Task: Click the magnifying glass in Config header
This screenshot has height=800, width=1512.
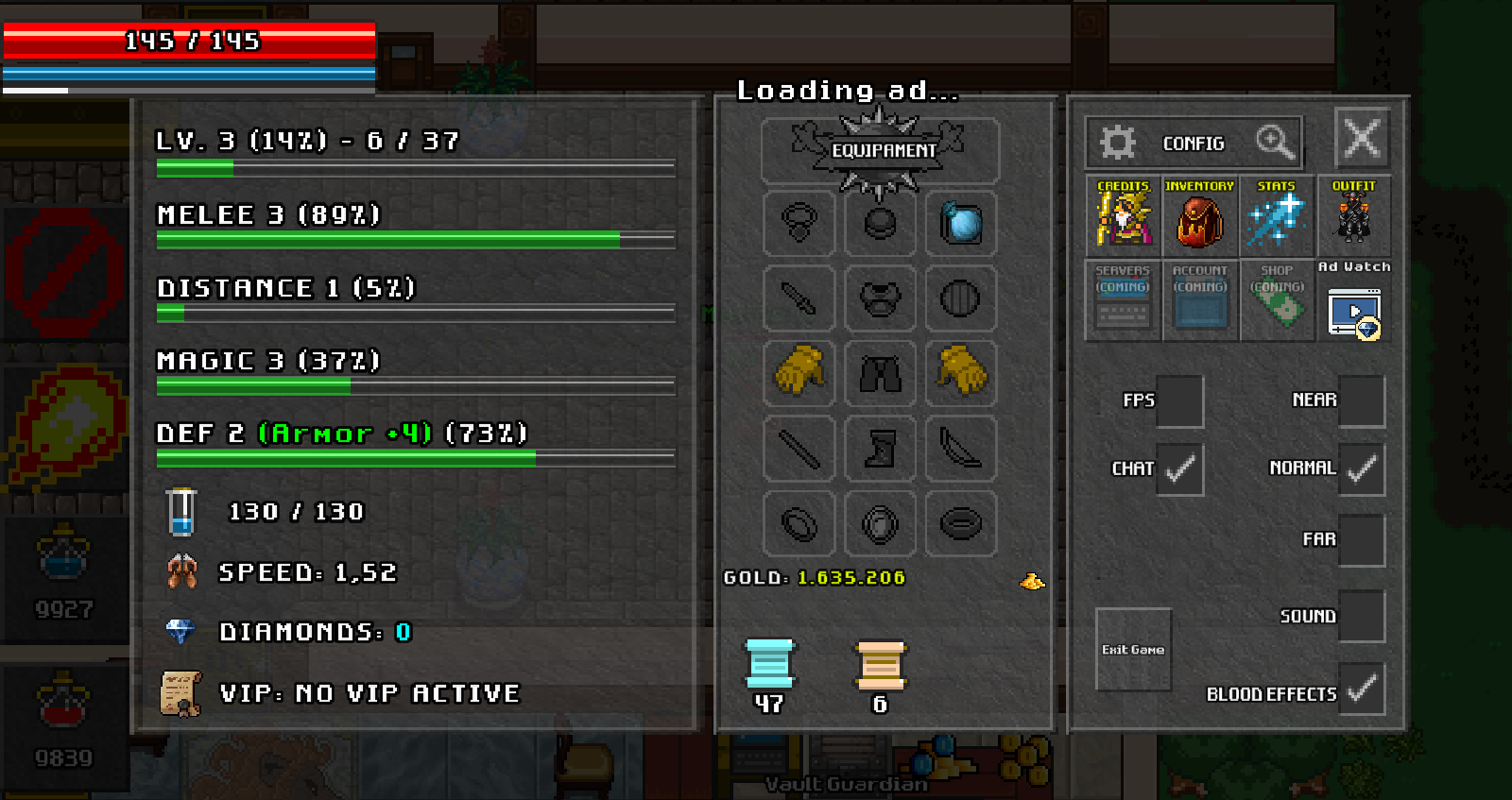Action: [x=1274, y=143]
